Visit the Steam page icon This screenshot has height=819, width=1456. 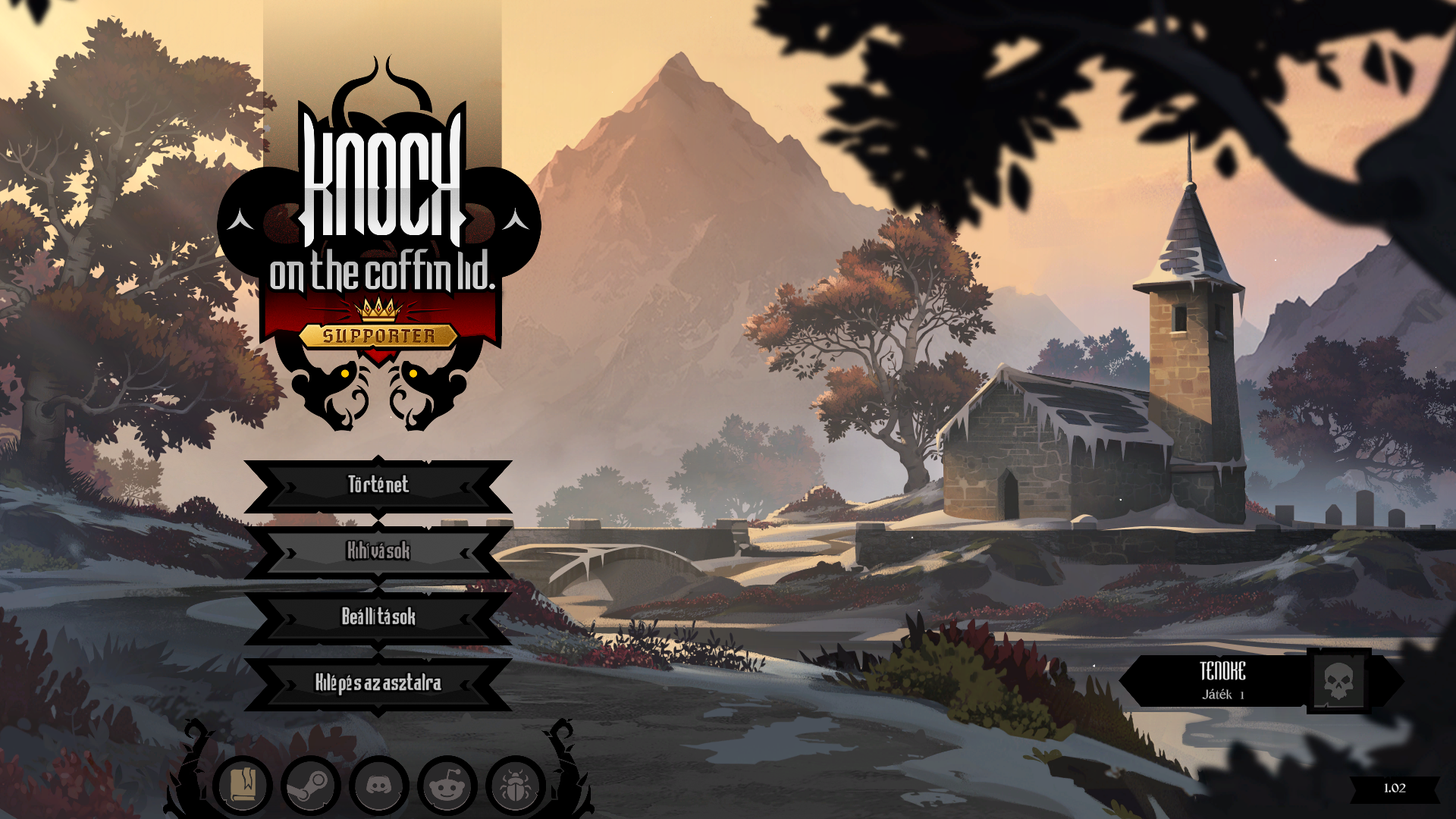[x=310, y=785]
